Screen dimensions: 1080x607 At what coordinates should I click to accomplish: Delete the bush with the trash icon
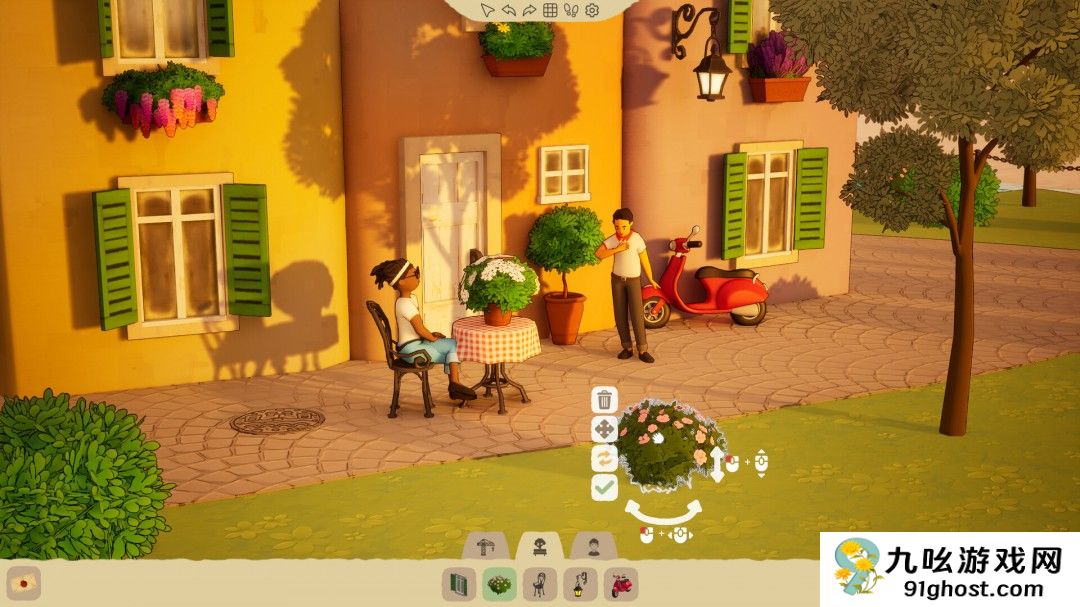point(604,400)
